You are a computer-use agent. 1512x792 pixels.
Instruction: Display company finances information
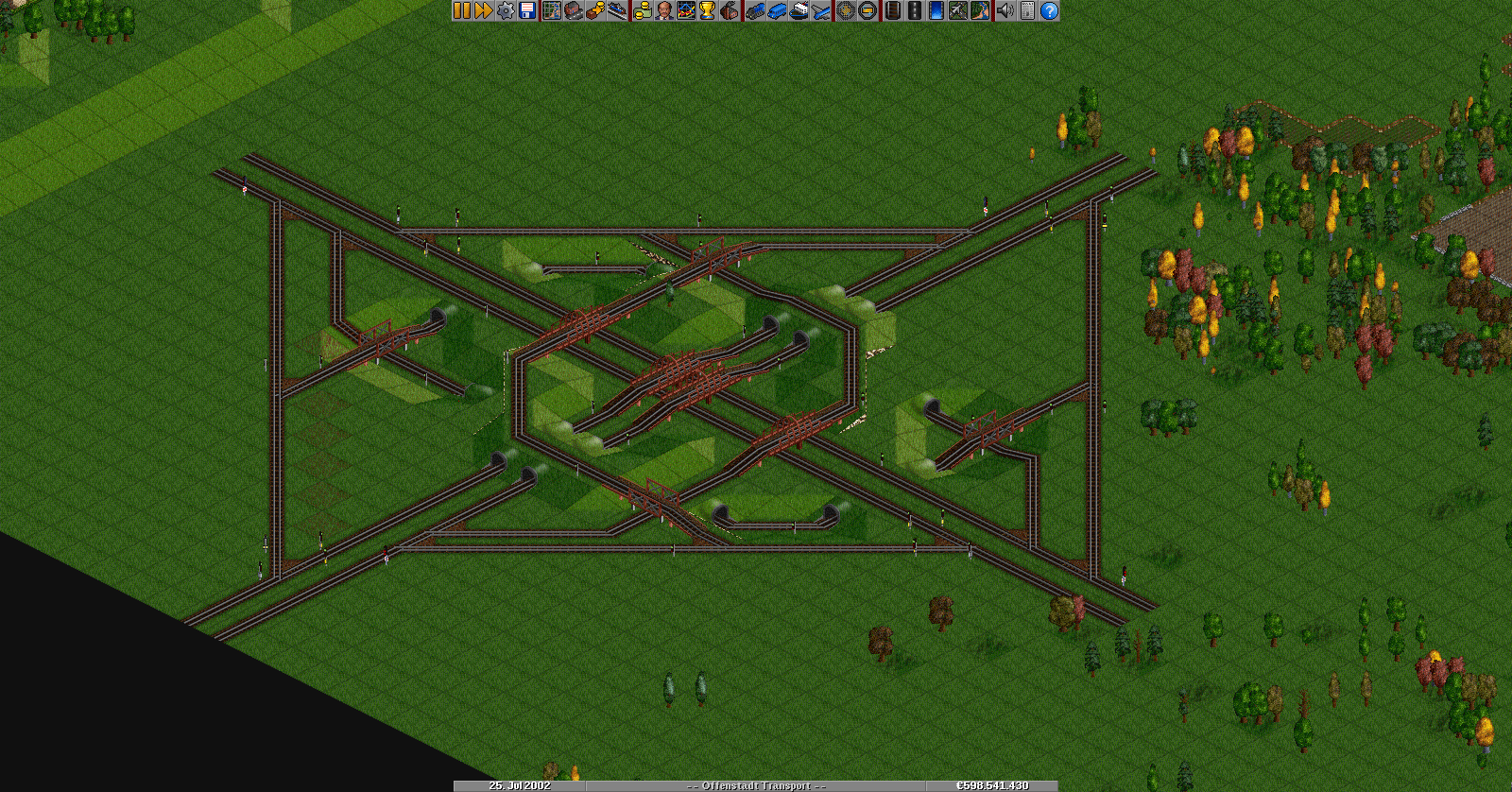tap(642, 10)
